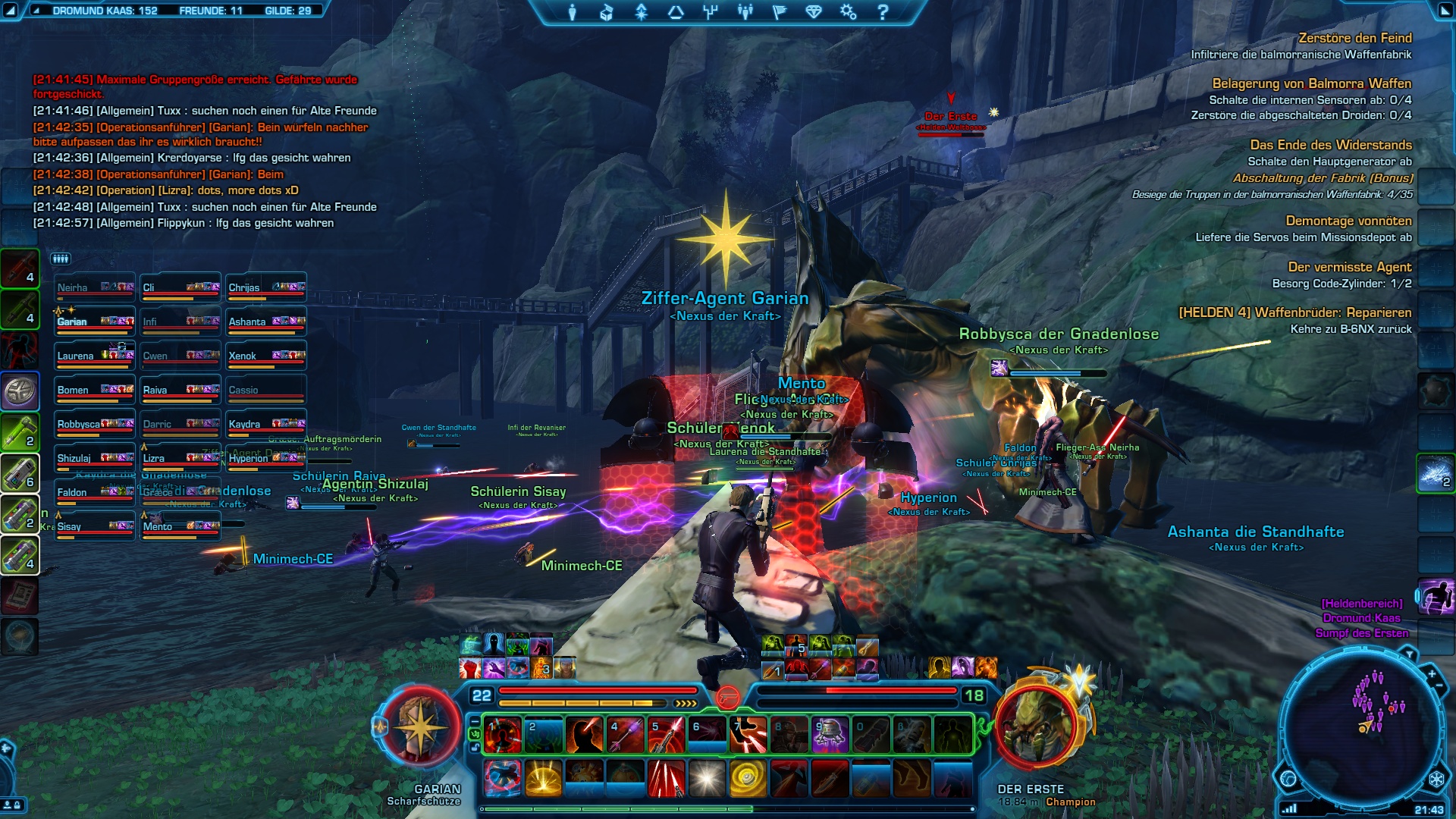Viewport: 1456px width, 819px height.
Task: Open the settings gear in top menu
Action: 848,12
